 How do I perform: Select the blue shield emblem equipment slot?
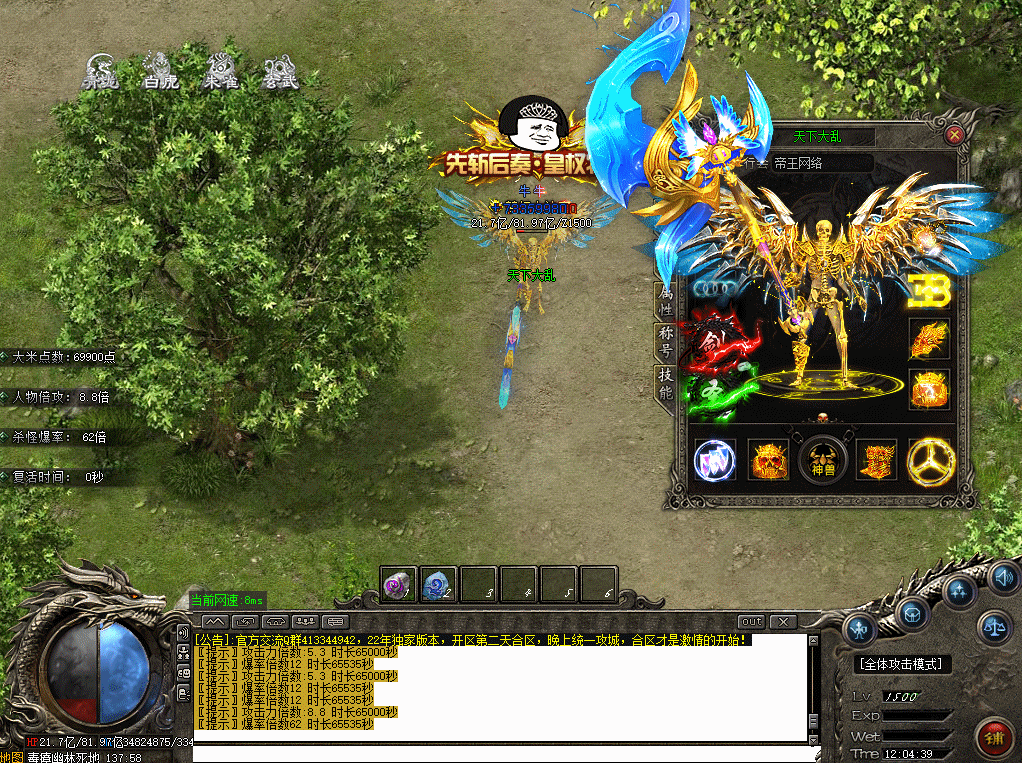pyautogui.click(x=715, y=461)
